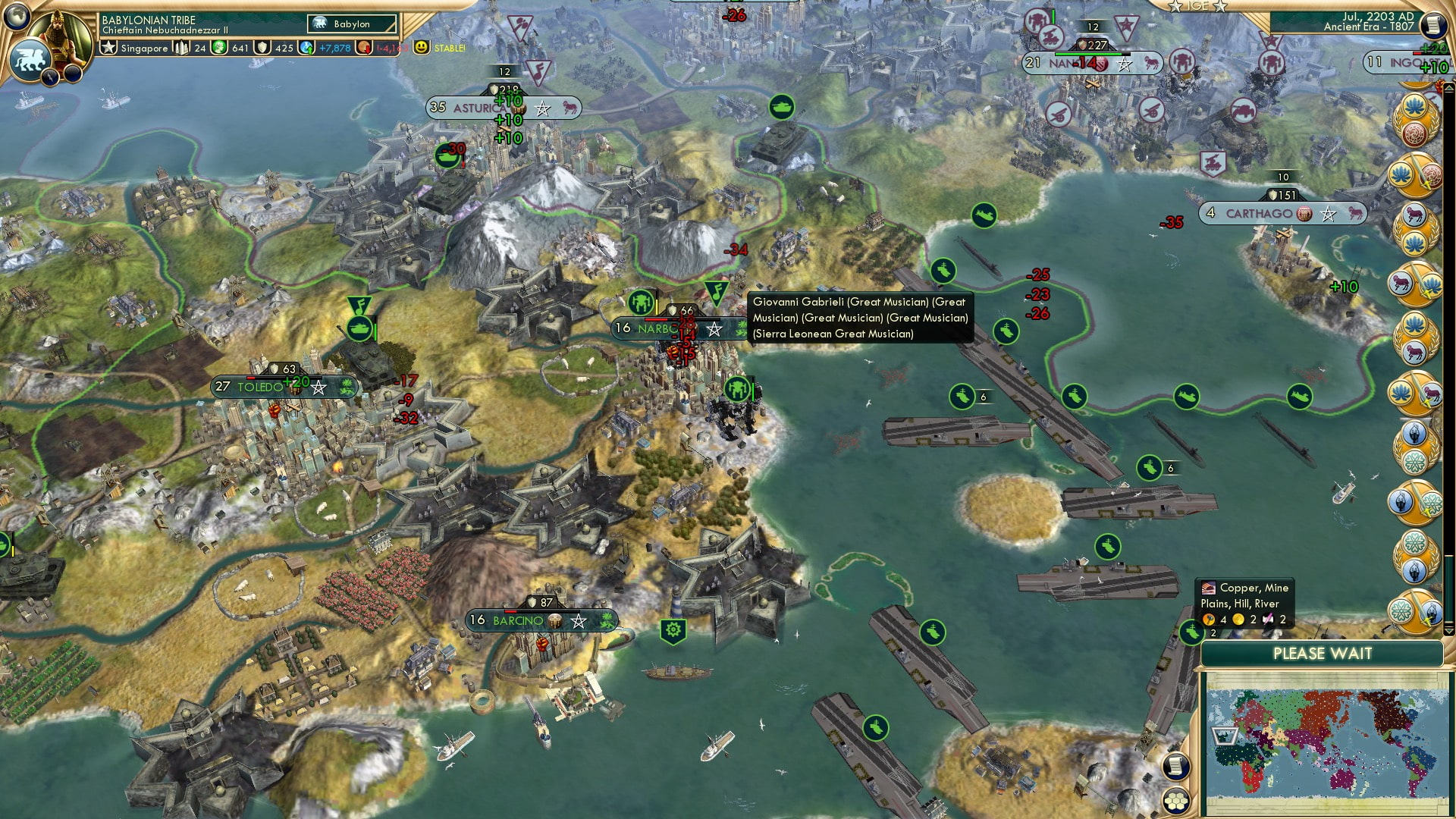Select Singapore in the top status bar

pos(143,48)
